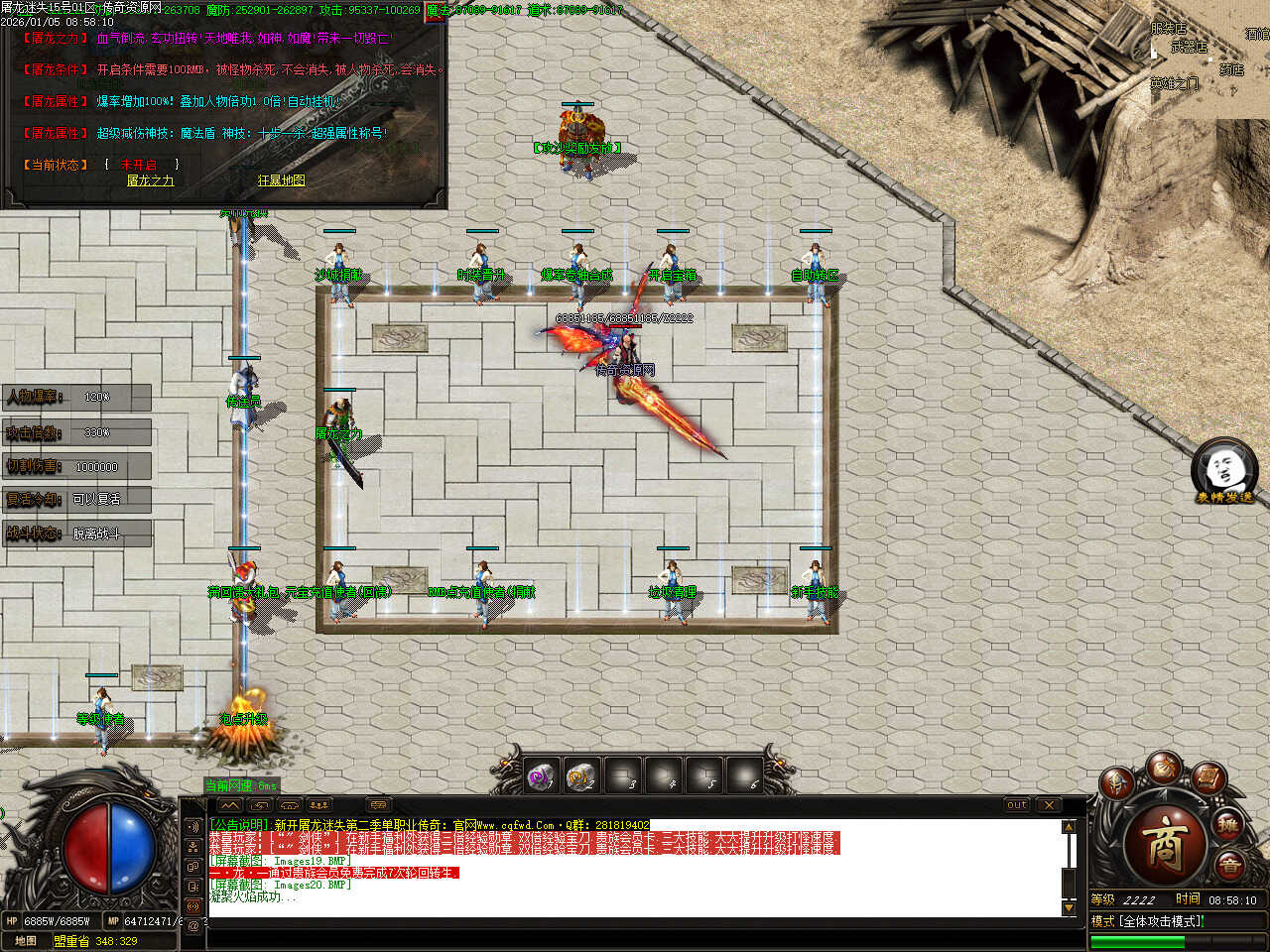
Task: Close the 屠龙之力 info panel
Action: coord(437,12)
